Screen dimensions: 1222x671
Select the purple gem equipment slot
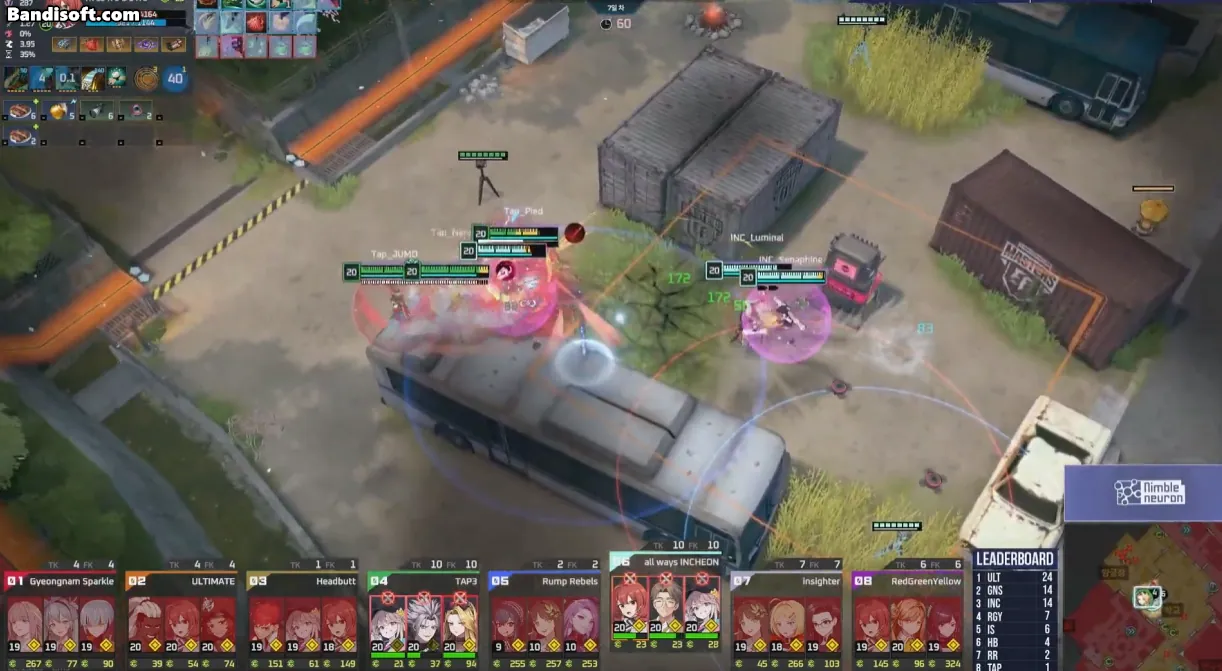146,44
